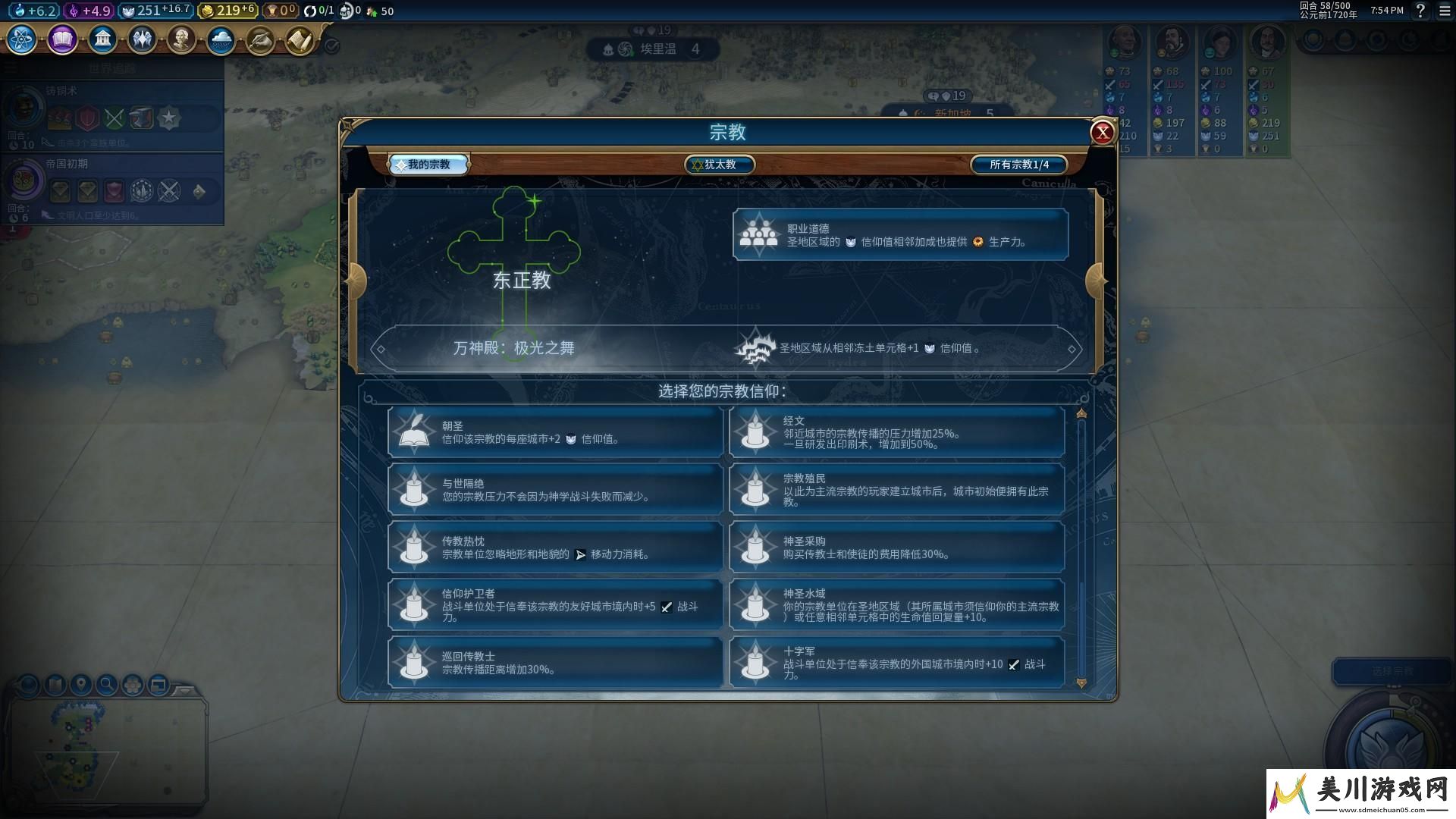Viewport: 1456px width, 819px height.
Task: Choose the 宗教殖民 belief
Action: [x=896, y=490]
